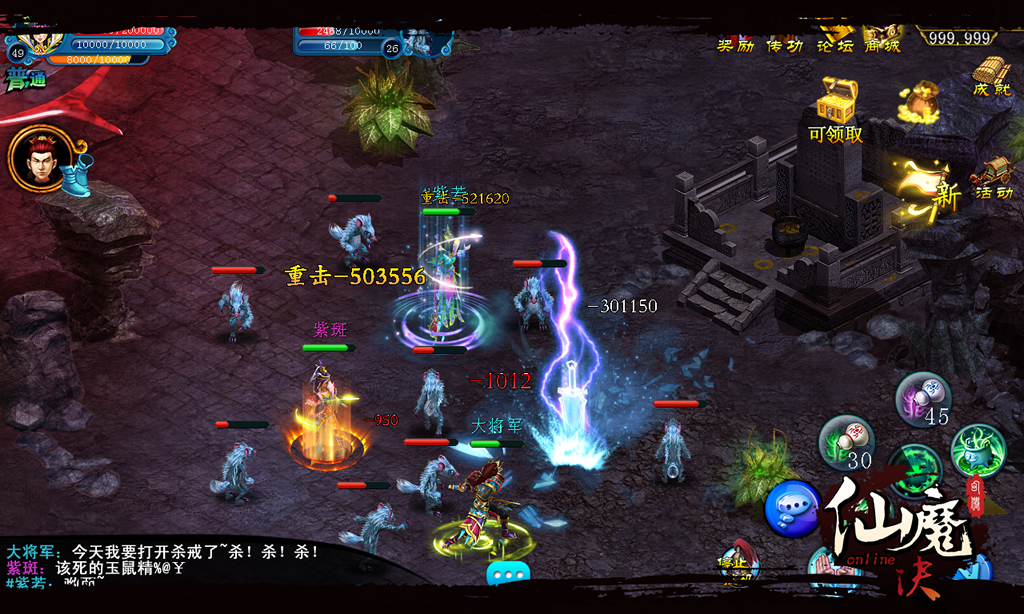Select the red-haired companion portrait

click(x=40, y=158)
